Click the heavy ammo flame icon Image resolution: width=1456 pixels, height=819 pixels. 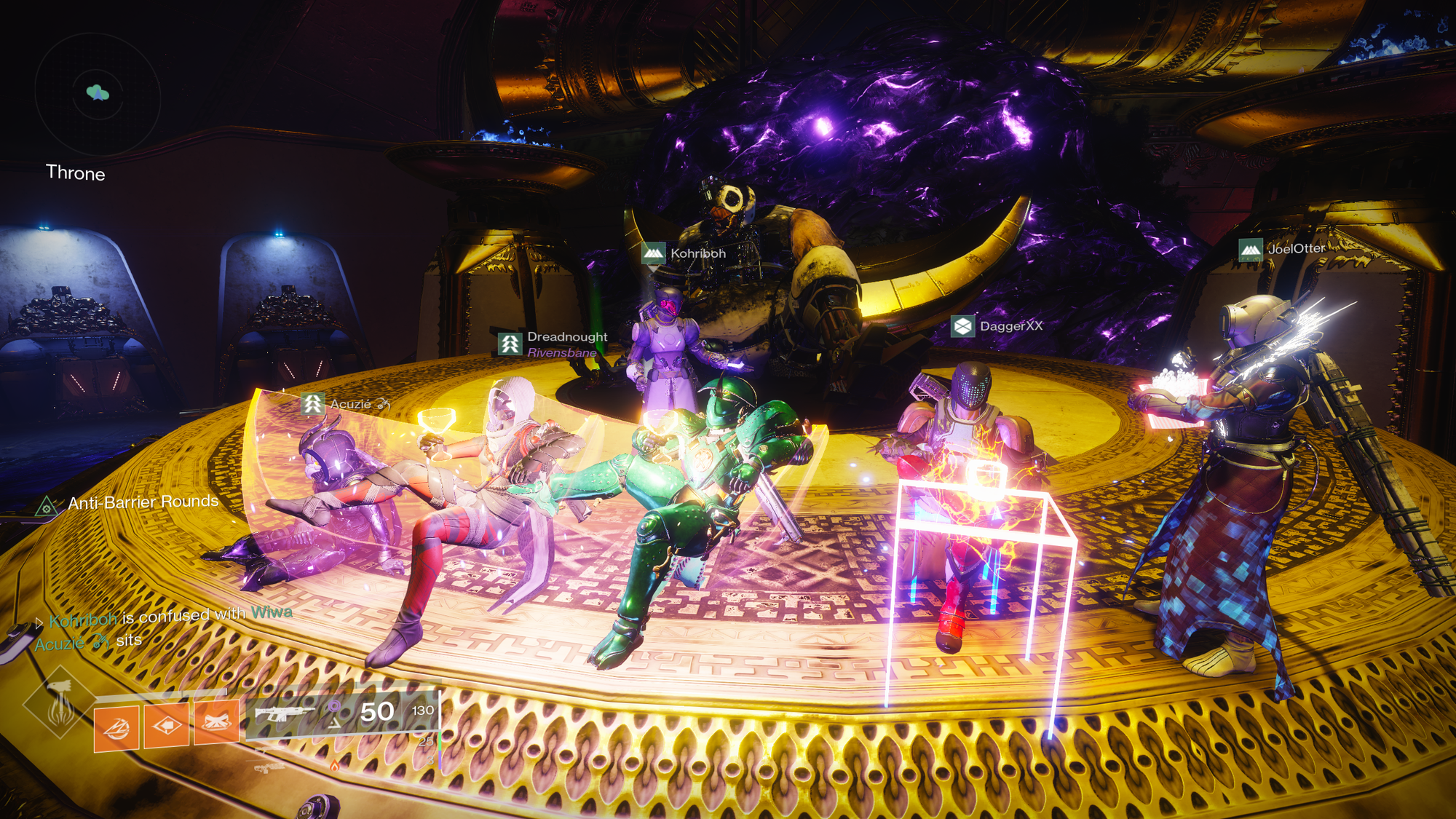click(334, 766)
